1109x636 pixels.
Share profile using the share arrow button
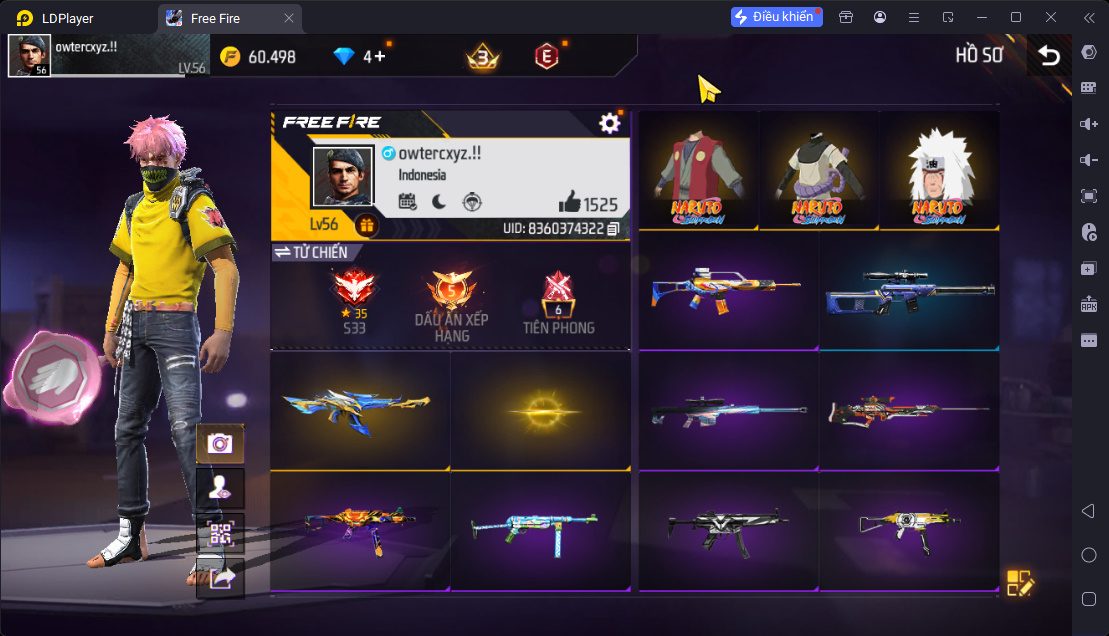coord(220,577)
